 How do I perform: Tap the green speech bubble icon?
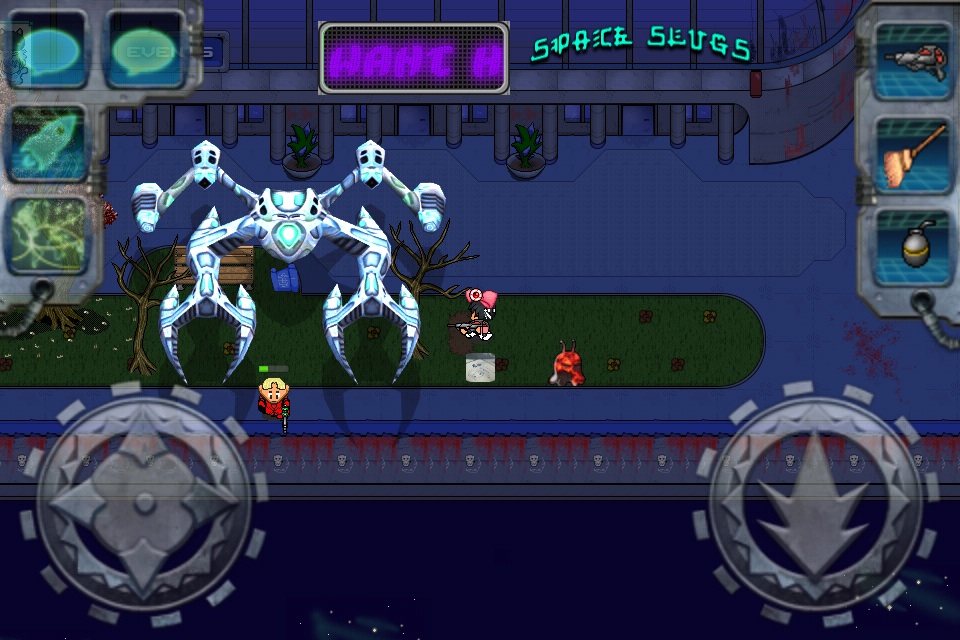point(146,48)
